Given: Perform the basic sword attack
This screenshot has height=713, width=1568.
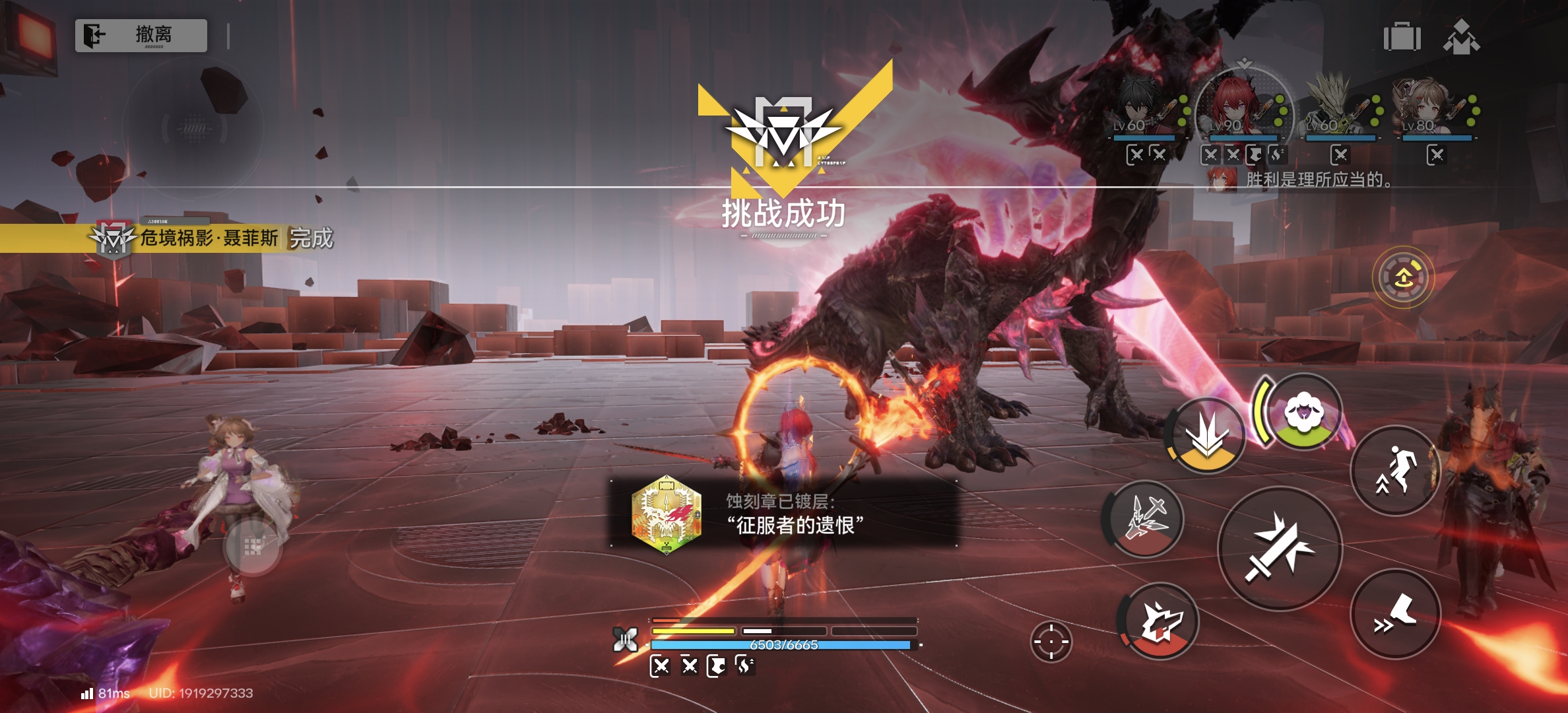Looking at the screenshot, I should [1279, 548].
